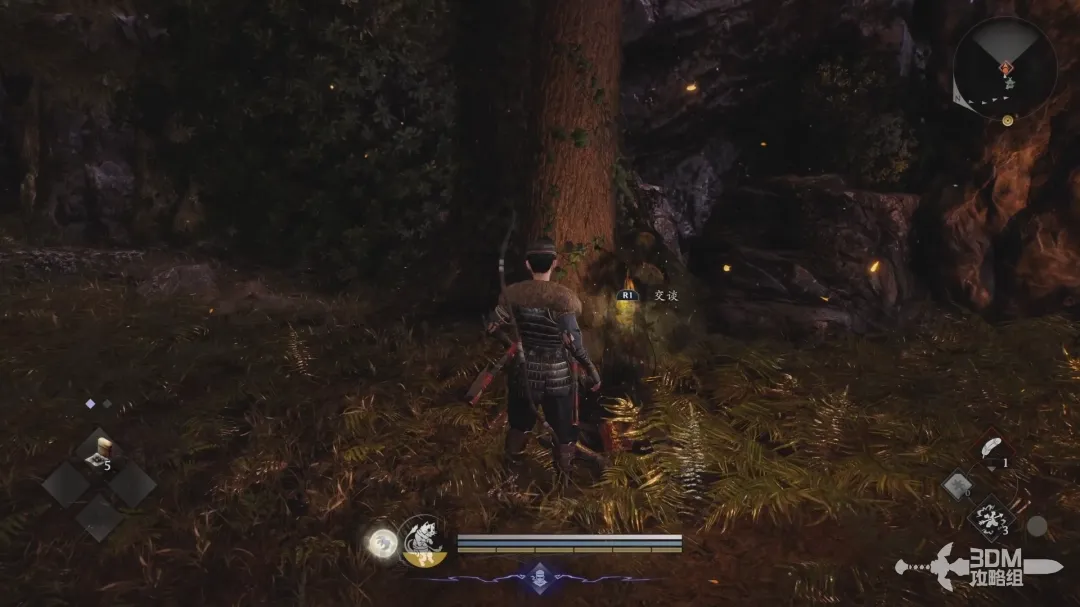Screen dimensions: 1080x607
Task: Open the circular minimap
Action: (1004, 68)
